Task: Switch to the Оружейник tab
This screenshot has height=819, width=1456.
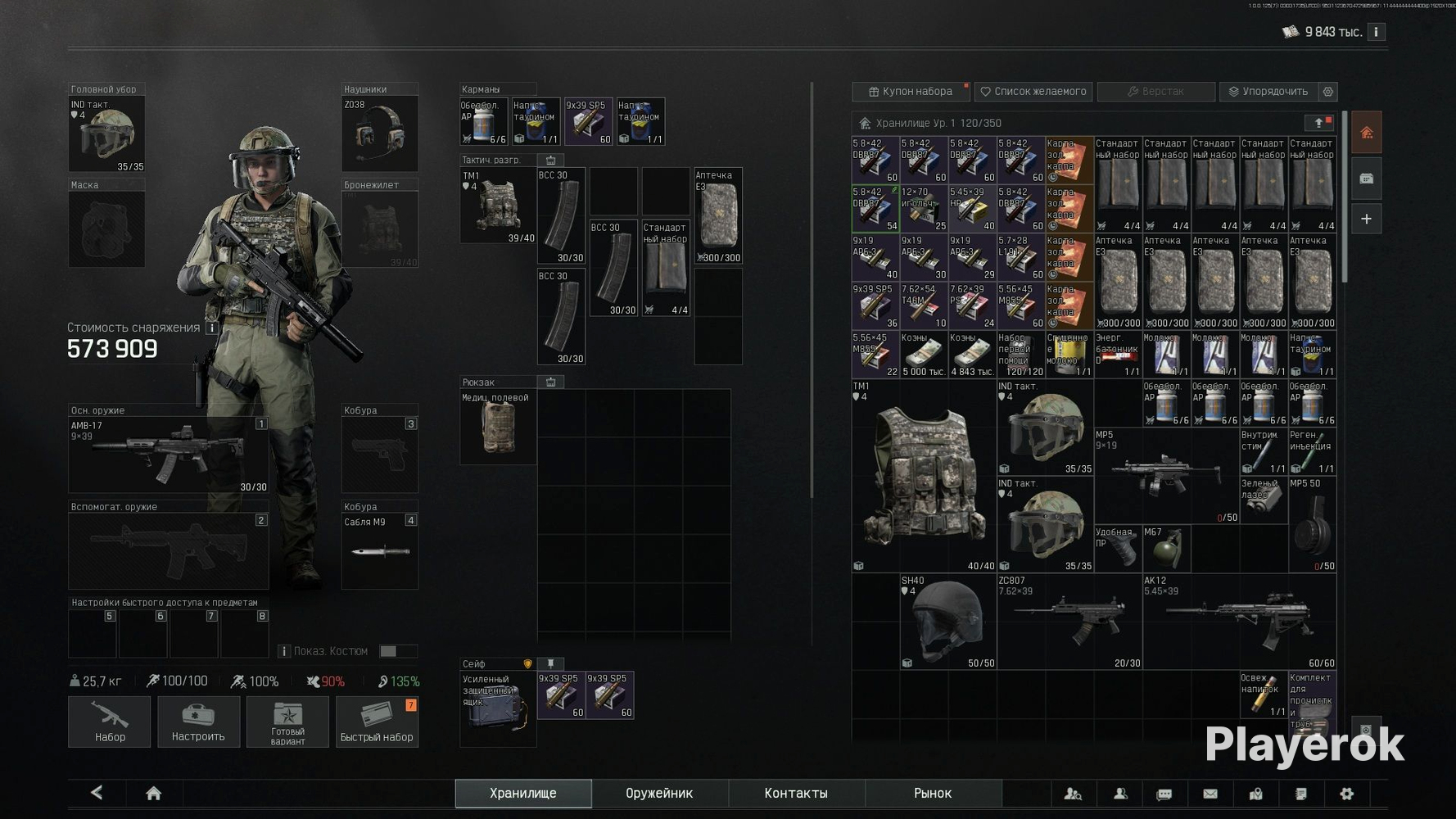Action: (659, 793)
